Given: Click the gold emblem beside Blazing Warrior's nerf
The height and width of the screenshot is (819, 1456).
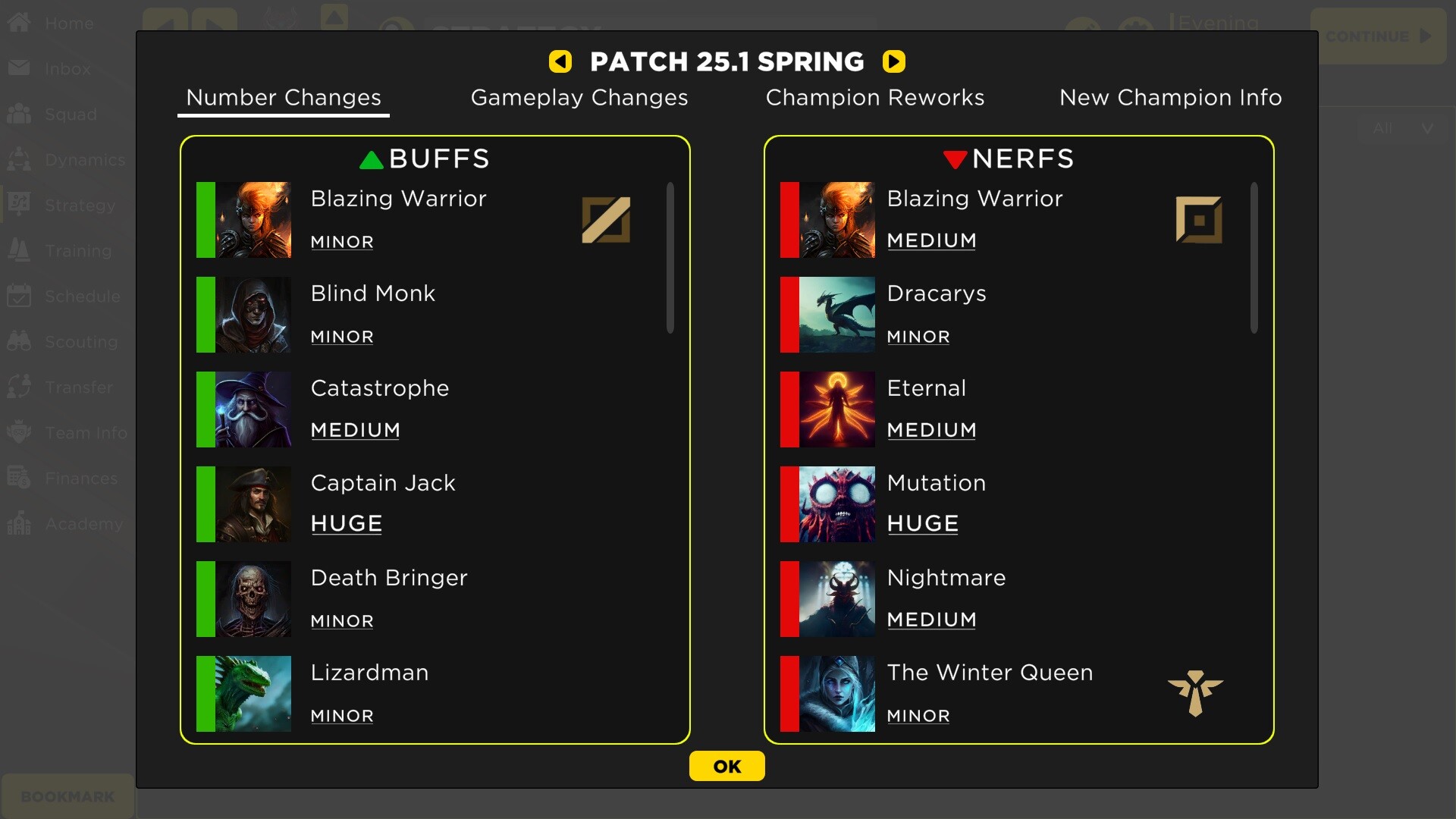Looking at the screenshot, I should [1200, 220].
